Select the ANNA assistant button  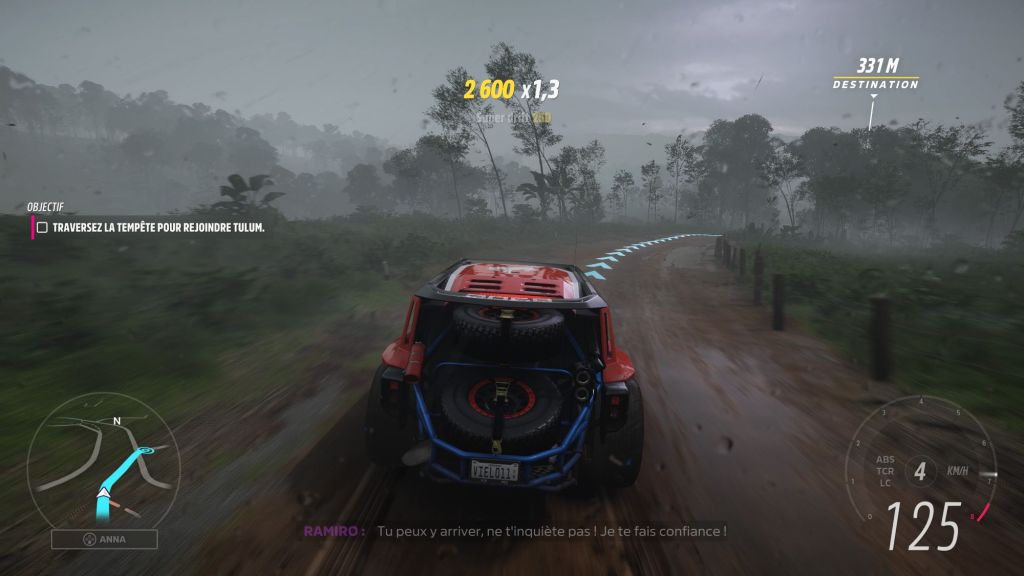104,539
